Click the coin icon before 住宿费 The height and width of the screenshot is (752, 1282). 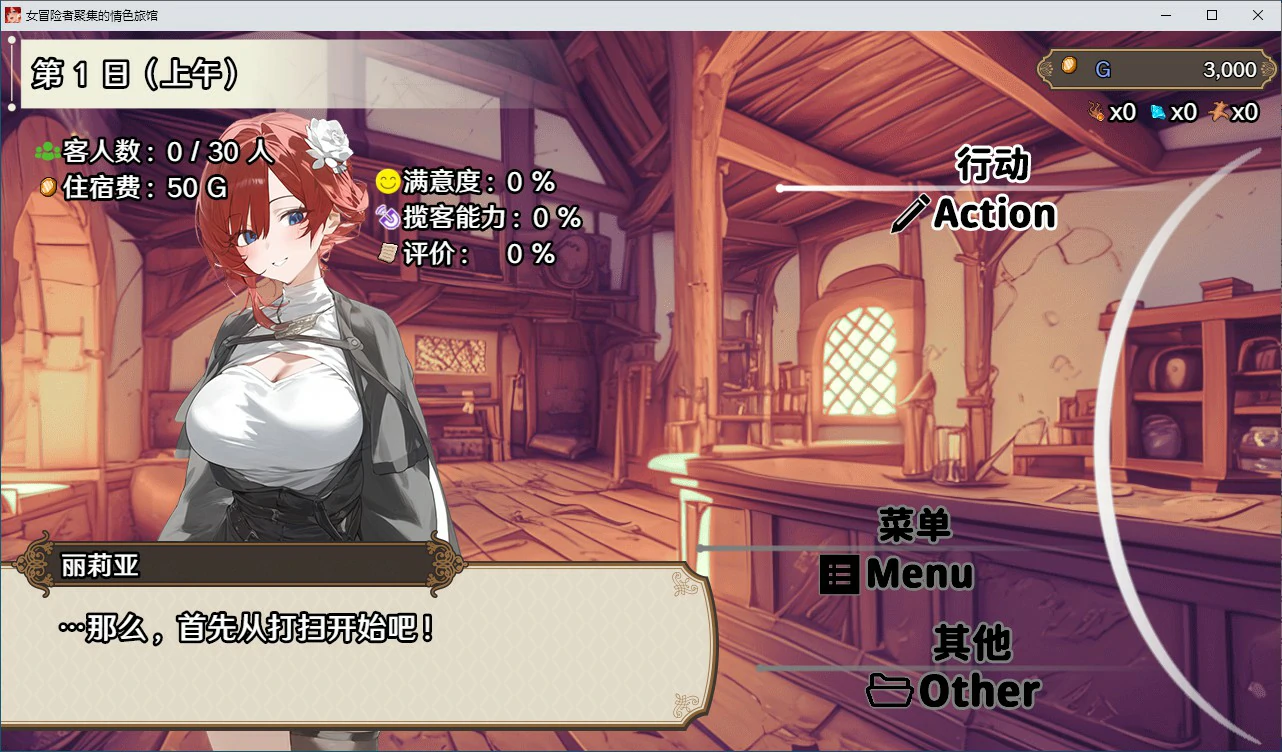pos(46,187)
